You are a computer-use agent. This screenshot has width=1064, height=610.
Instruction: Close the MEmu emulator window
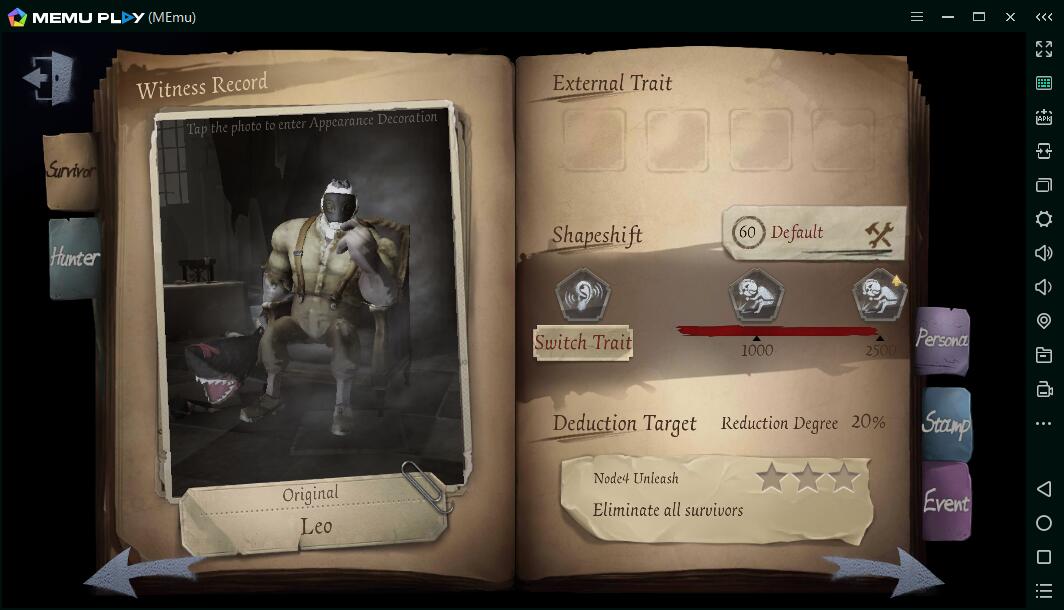pos(1010,17)
